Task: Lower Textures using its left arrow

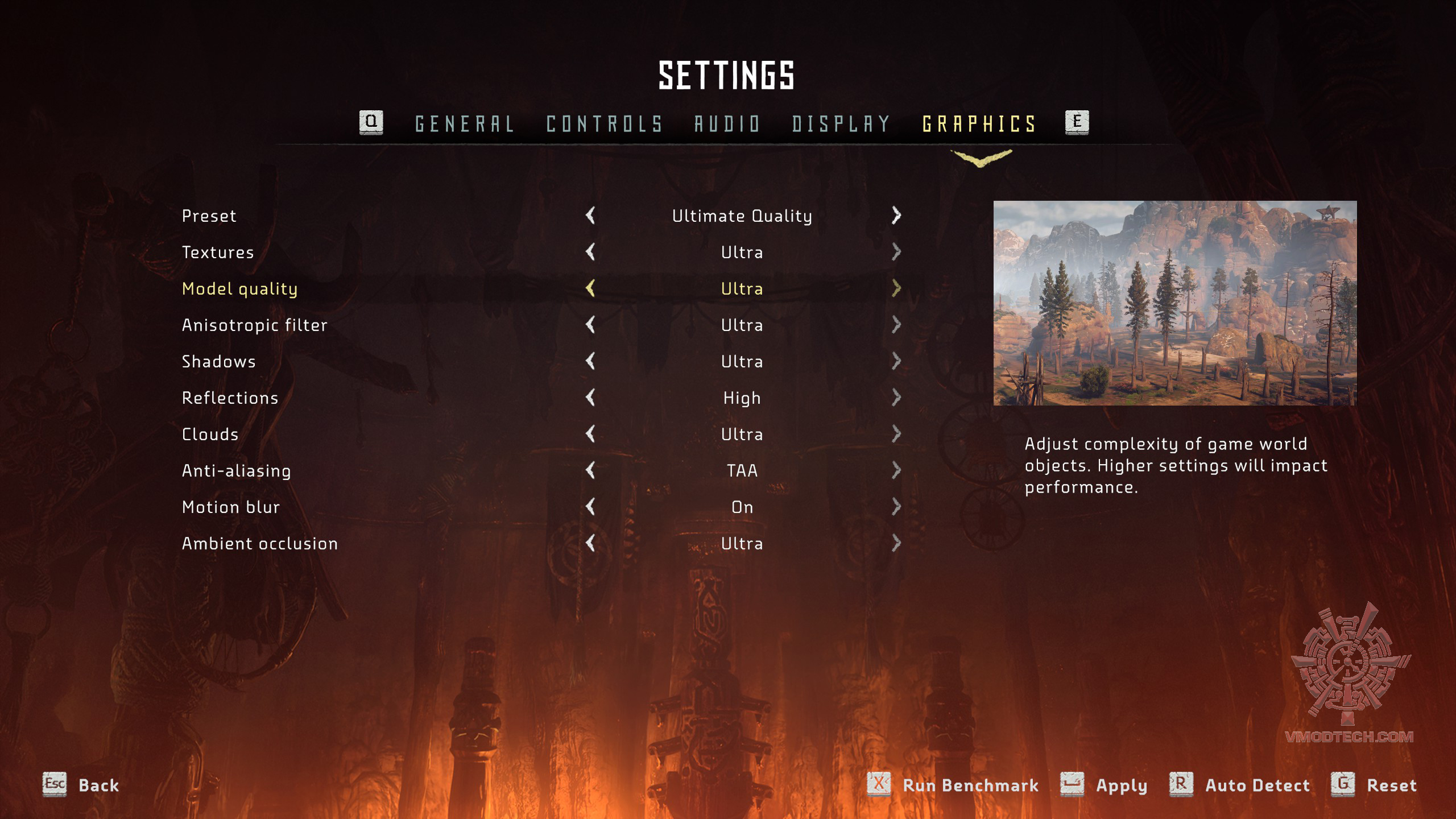Action: pyautogui.click(x=590, y=252)
